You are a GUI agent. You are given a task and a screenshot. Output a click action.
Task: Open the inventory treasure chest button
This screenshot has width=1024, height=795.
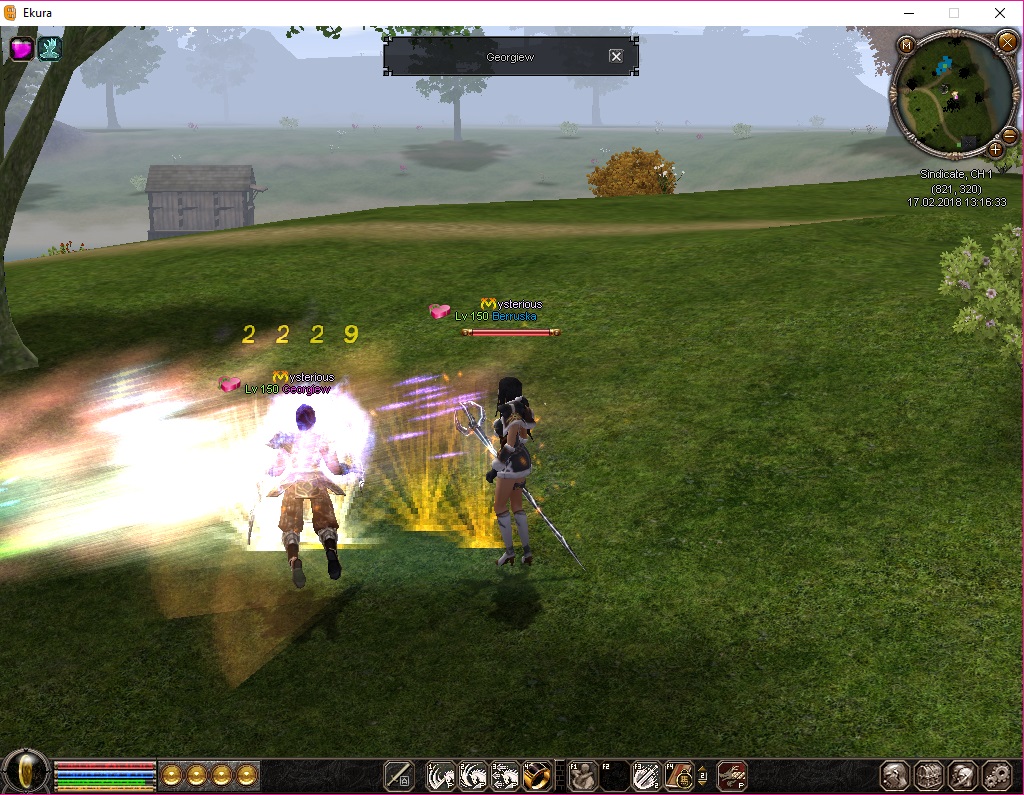pyautogui.click(x=929, y=775)
